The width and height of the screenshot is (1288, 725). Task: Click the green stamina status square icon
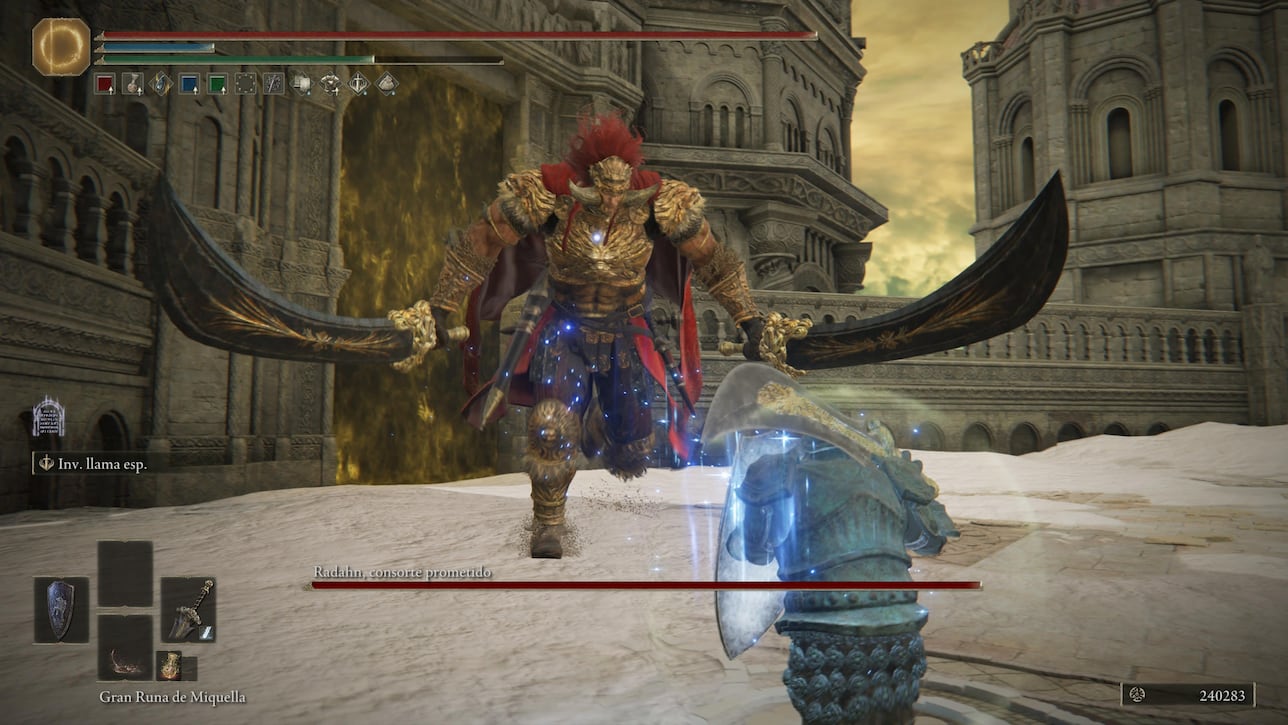215,84
